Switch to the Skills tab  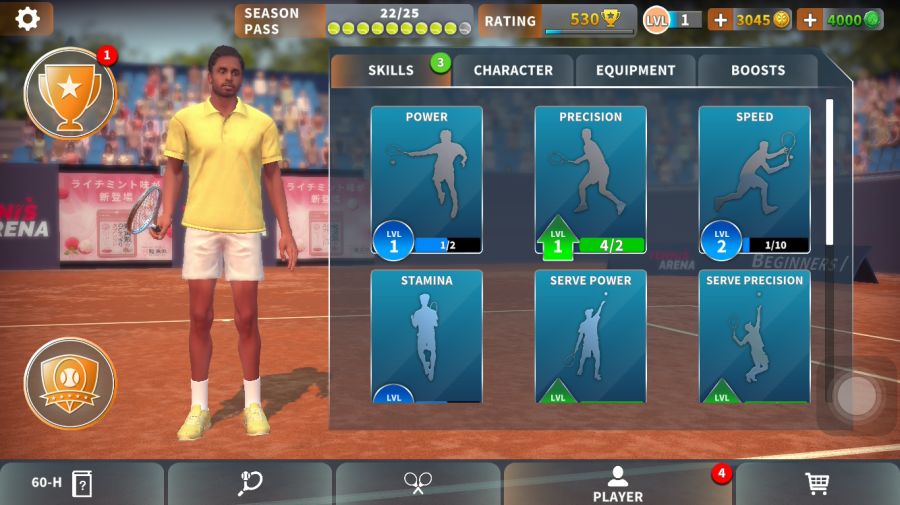[x=391, y=70]
